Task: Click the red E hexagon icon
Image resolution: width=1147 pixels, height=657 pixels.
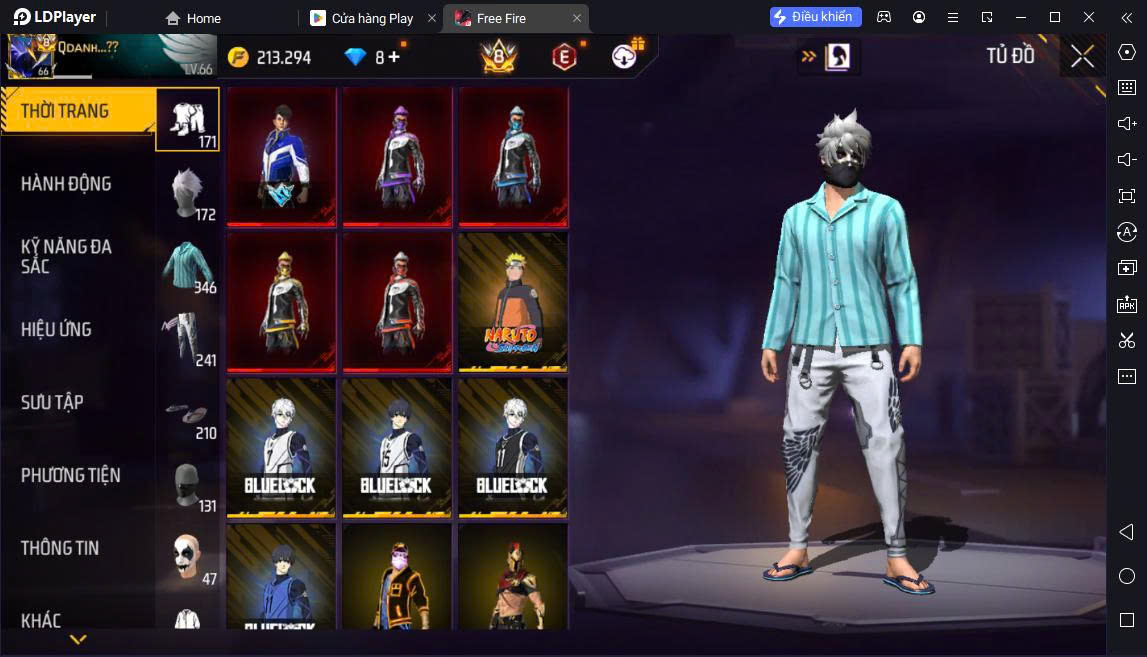Action: pos(564,57)
